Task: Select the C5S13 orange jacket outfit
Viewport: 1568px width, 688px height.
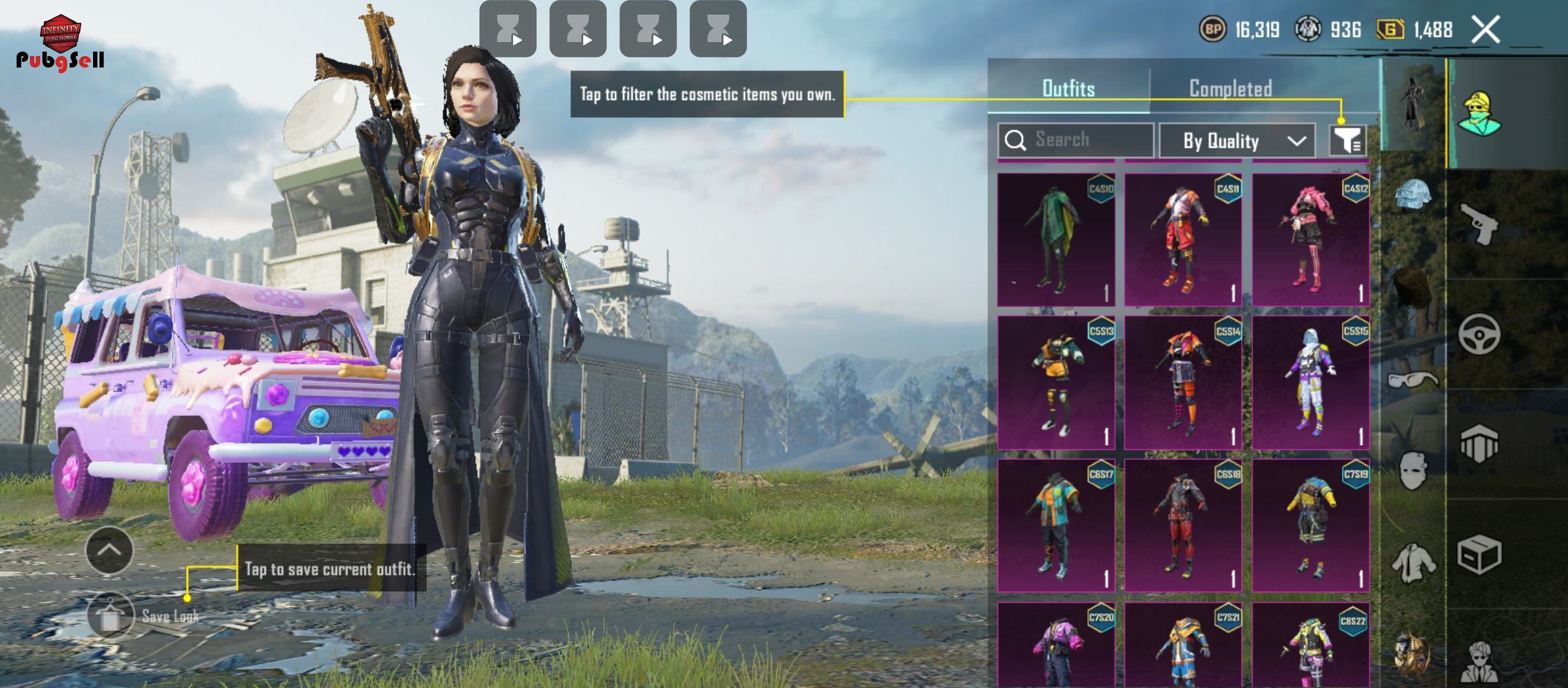Action: pyautogui.click(x=1056, y=383)
